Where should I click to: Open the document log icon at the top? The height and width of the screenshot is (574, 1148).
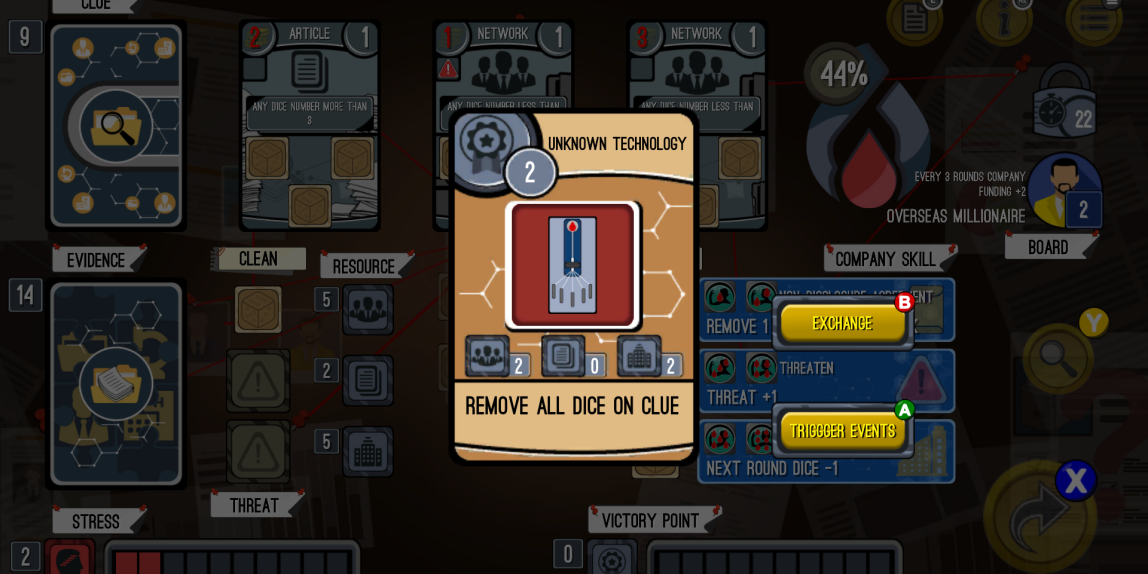coord(916,17)
